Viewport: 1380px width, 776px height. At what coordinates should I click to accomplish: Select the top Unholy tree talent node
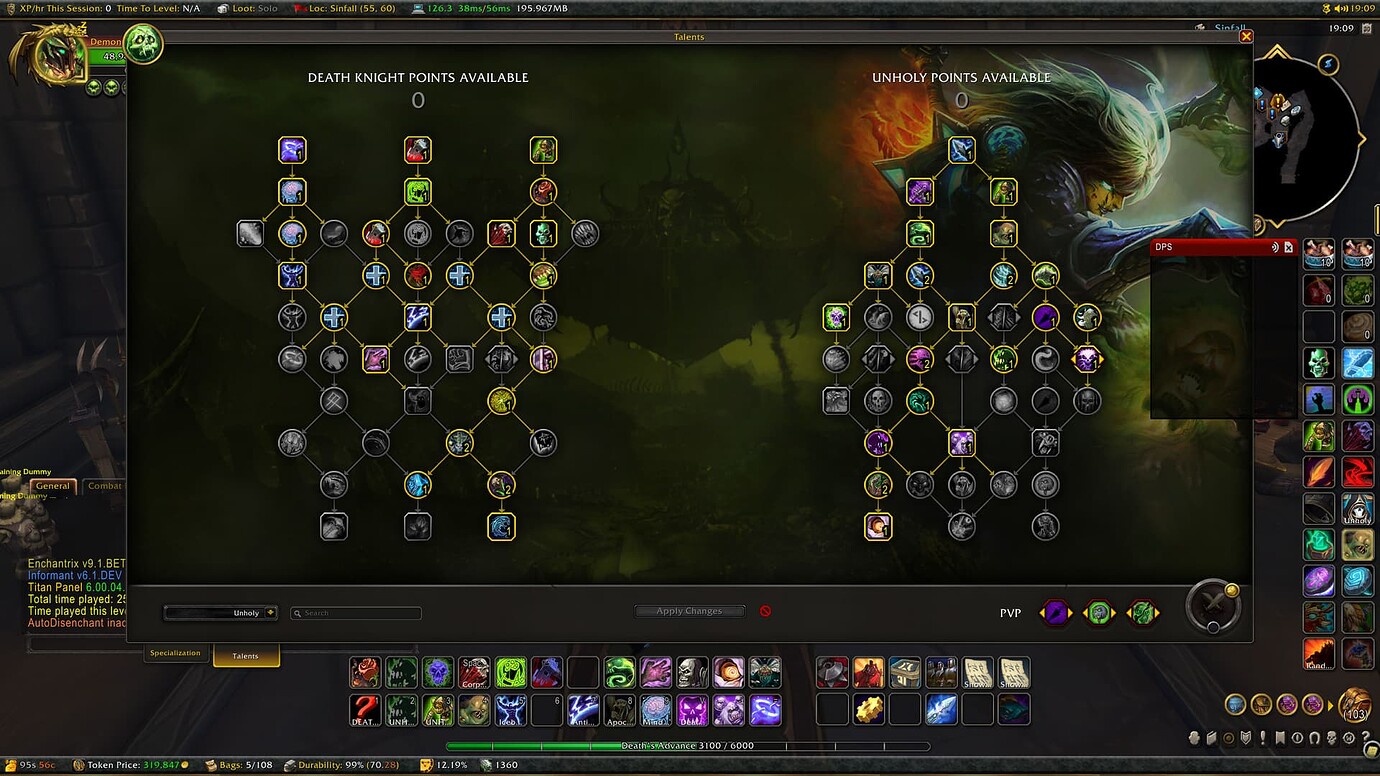coord(961,150)
